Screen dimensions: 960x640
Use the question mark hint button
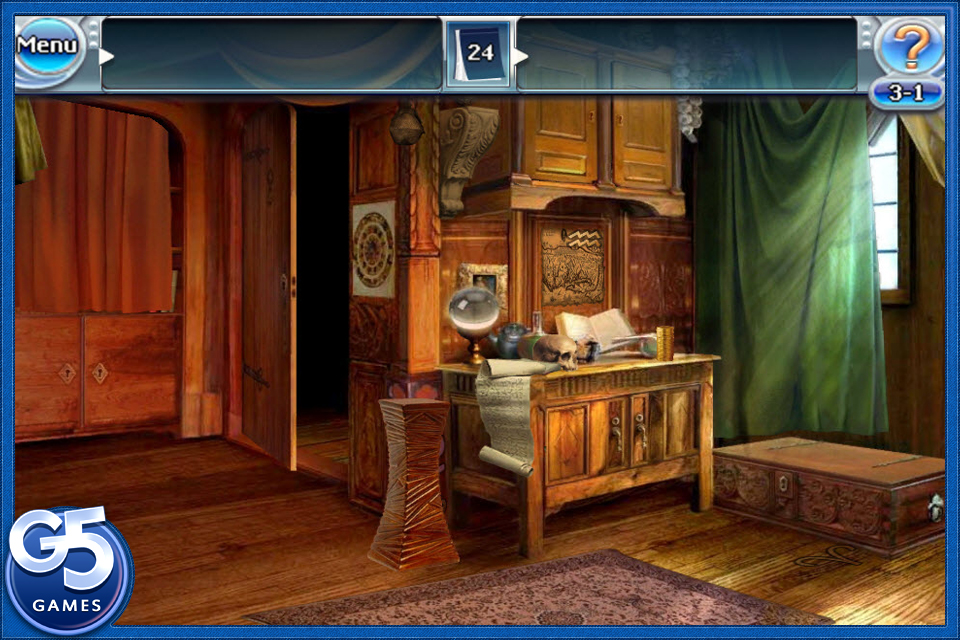coord(908,46)
